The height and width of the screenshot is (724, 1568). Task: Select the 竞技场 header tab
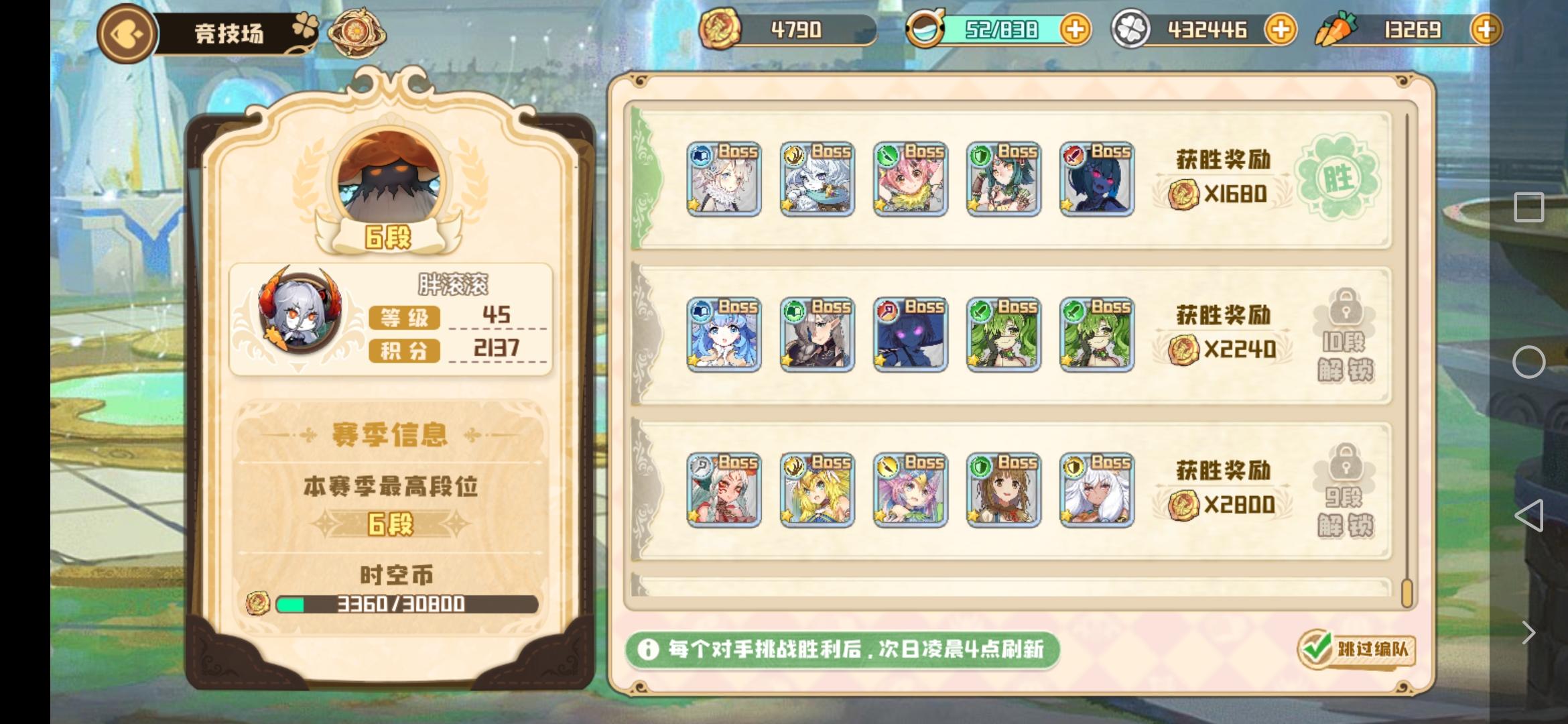pyautogui.click(x=229, y=32)
